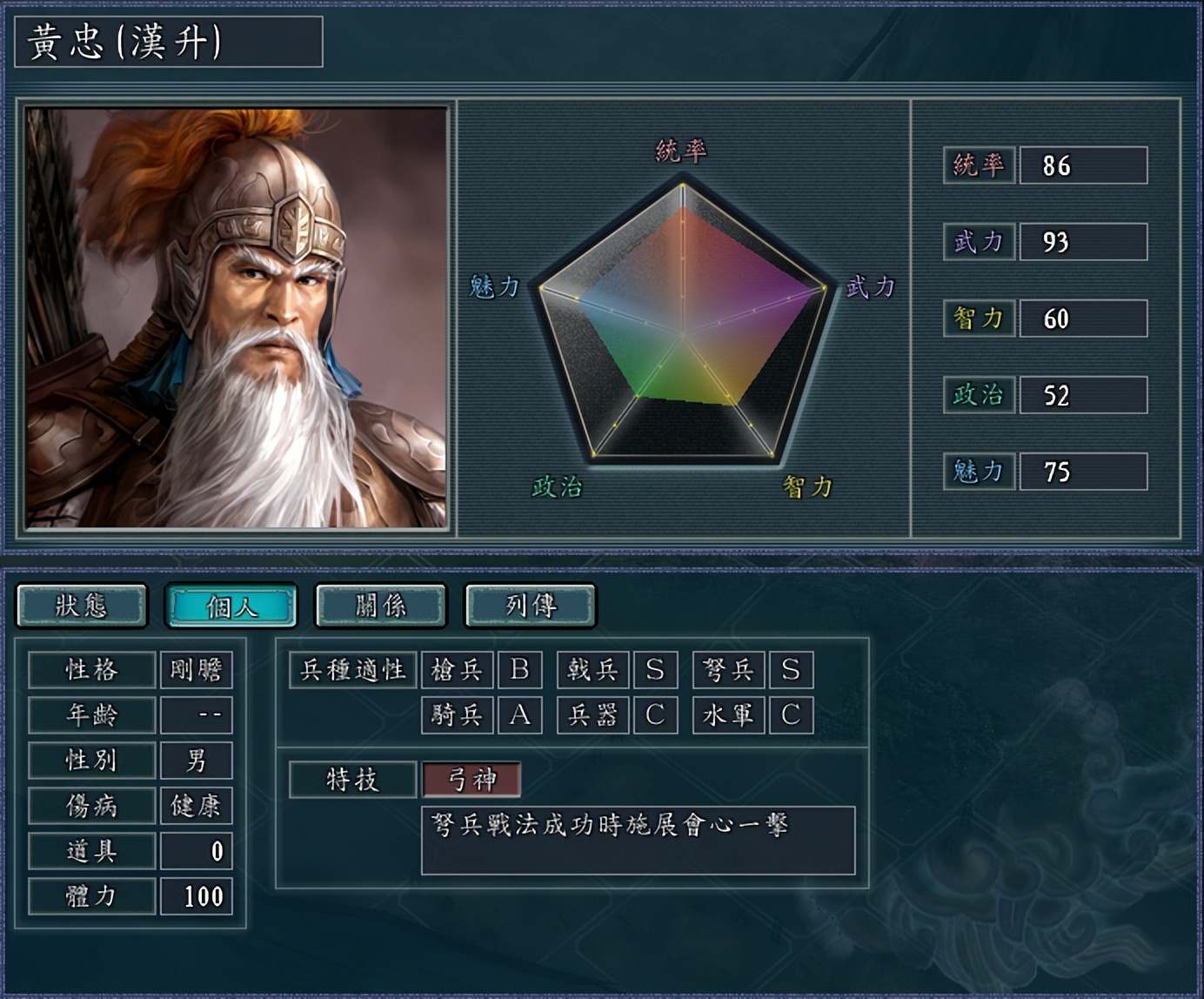Select the 戟兵 S aptitude rank

tap(655, 670)
